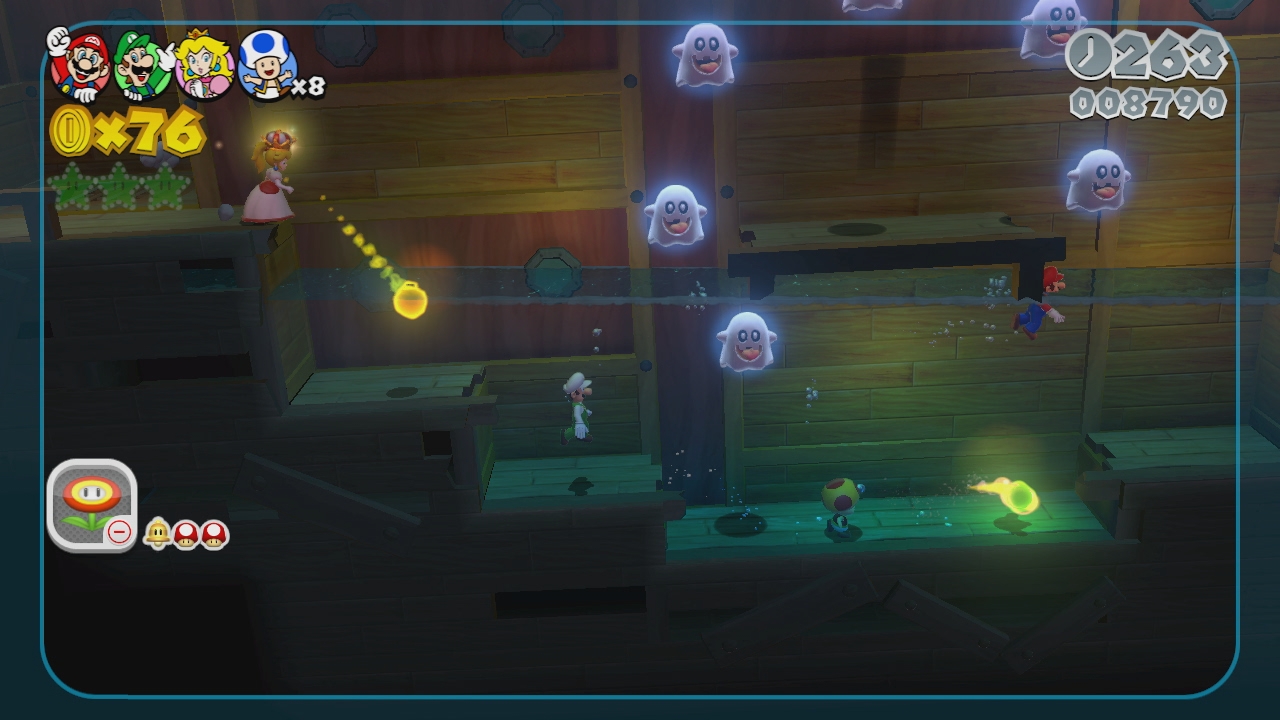Select the Fire Flower reserve item box
Screen dimensions: 1280x720
91,504
